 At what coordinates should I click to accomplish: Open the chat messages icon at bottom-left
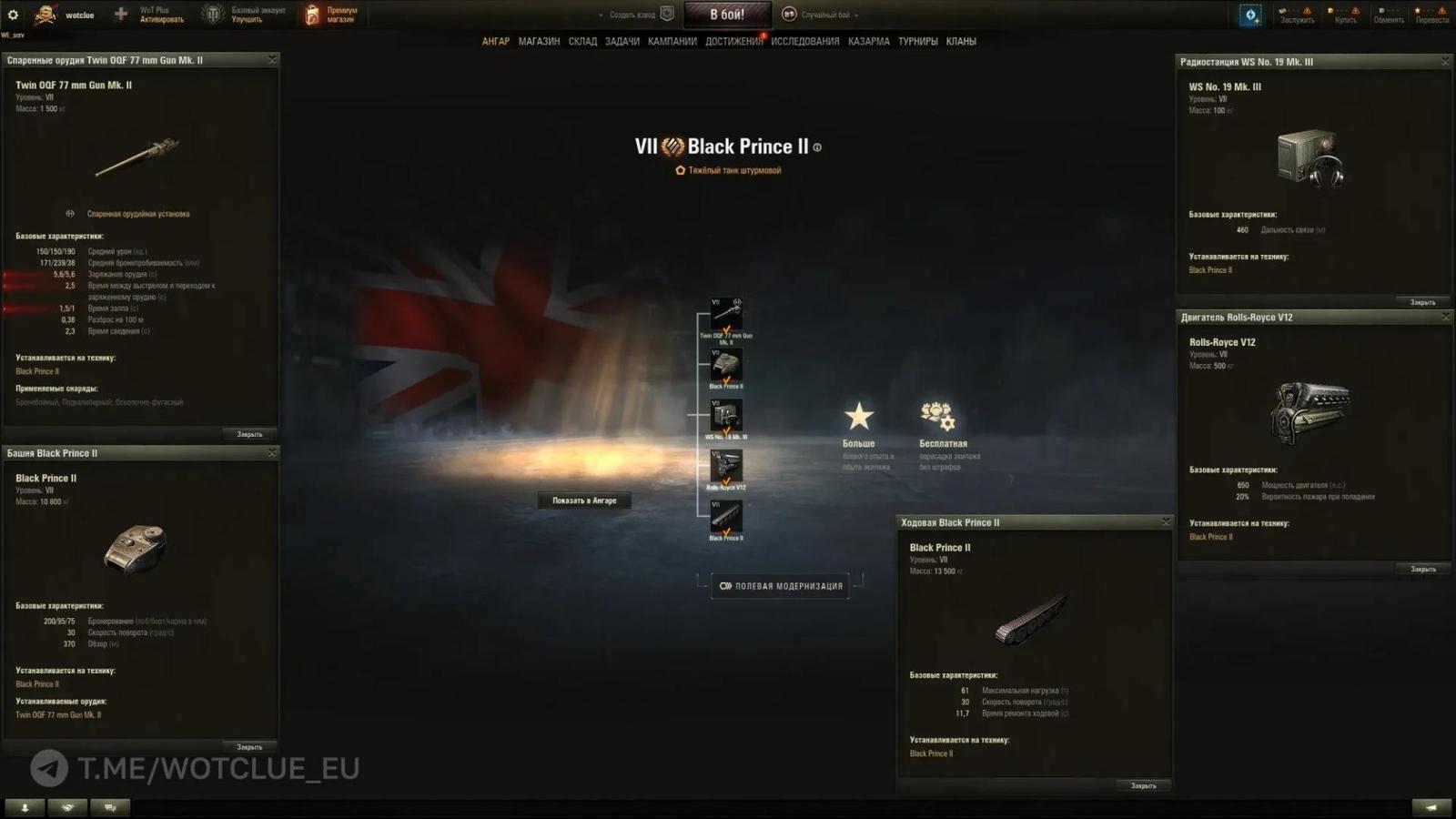coord(109,807)
